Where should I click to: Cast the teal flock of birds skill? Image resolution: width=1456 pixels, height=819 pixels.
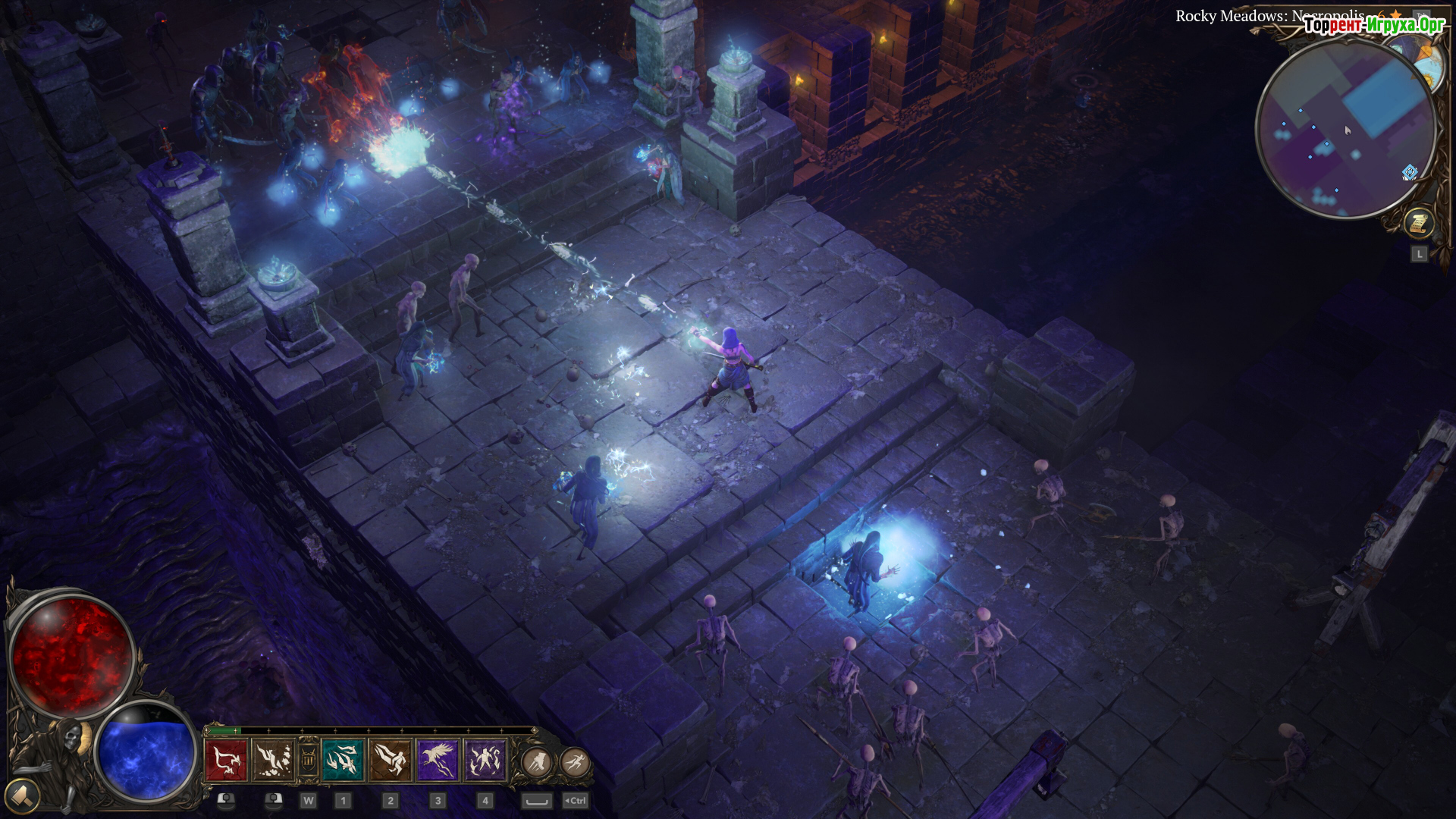click(343, 761)
